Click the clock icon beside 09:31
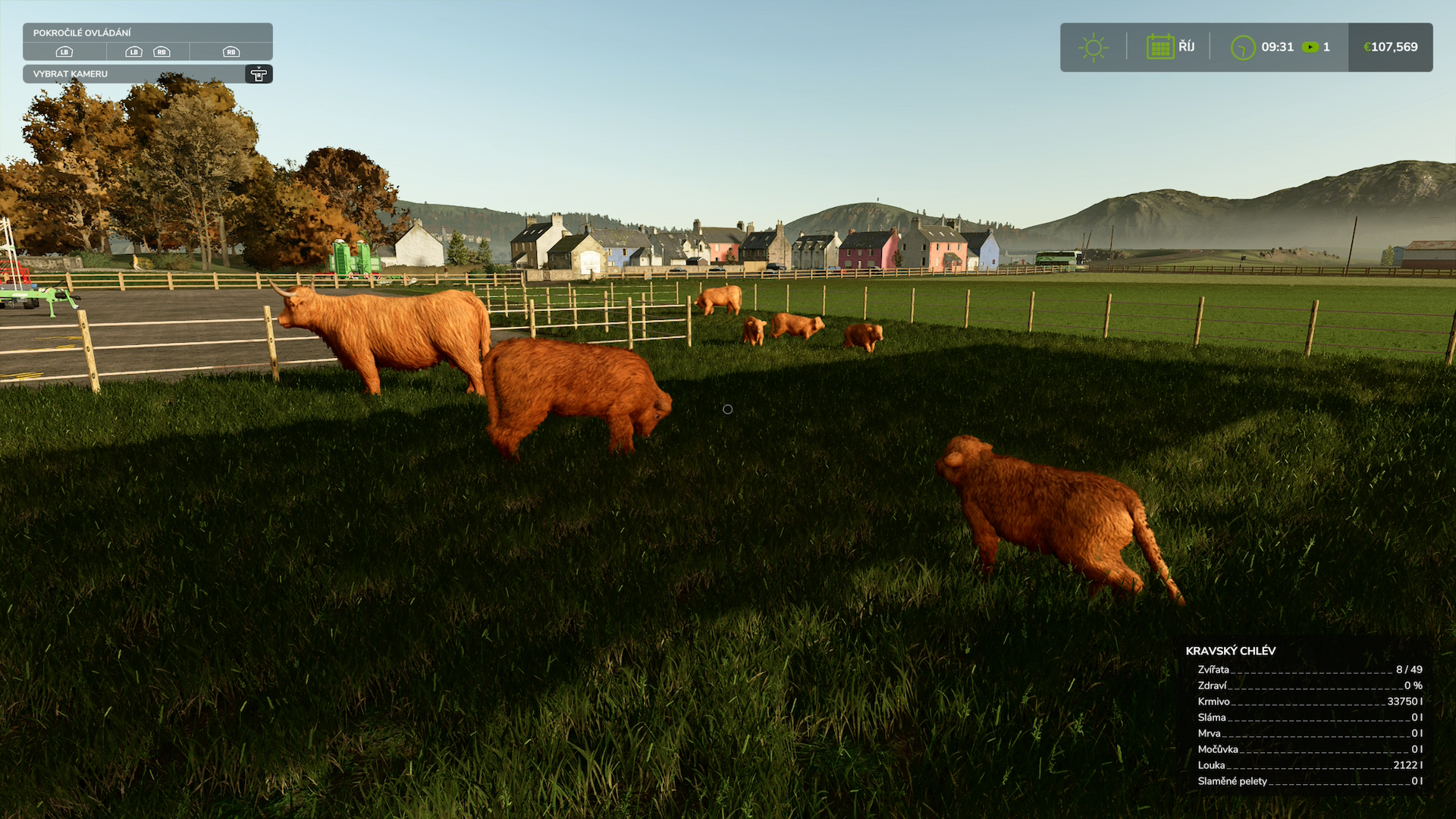 1242,47
